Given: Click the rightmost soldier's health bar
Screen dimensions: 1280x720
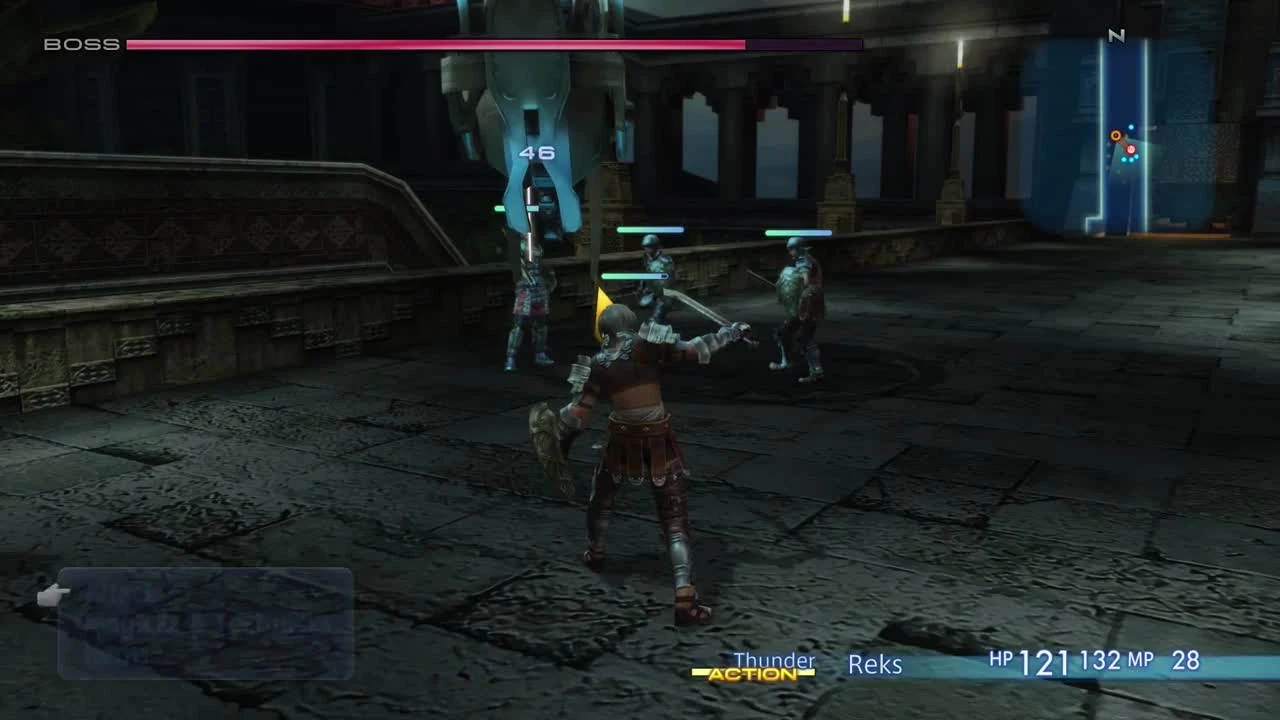Looking at the screenshot, I should pos(800,232).
